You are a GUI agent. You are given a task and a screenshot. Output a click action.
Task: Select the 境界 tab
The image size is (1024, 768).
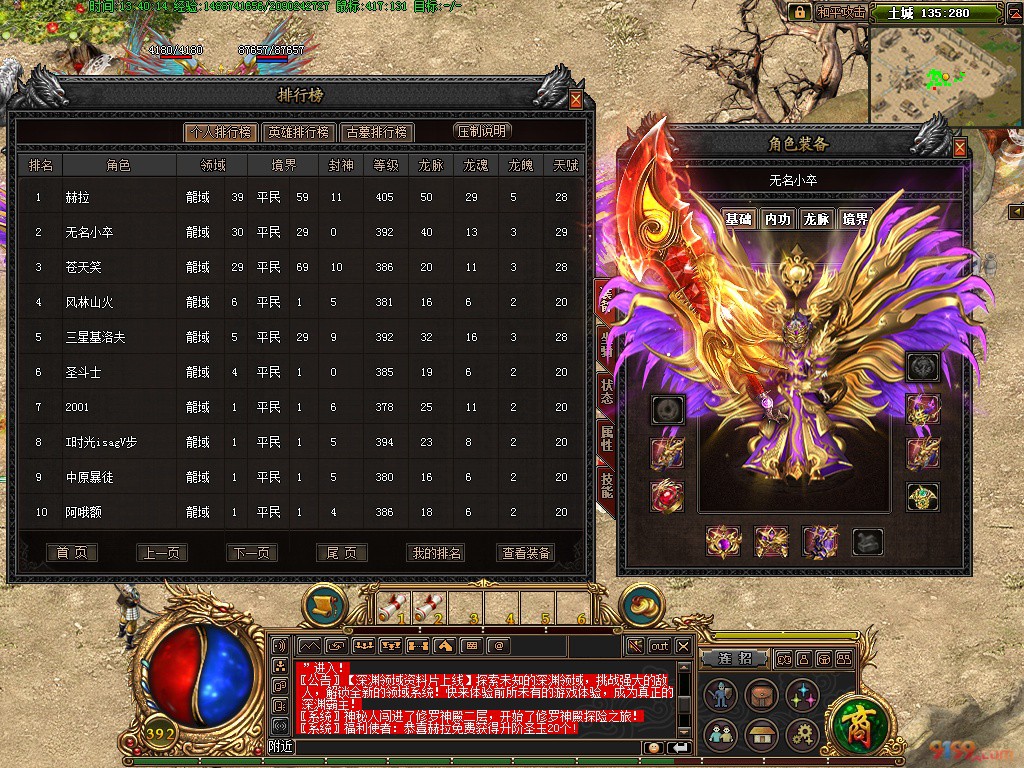(855, 219)
